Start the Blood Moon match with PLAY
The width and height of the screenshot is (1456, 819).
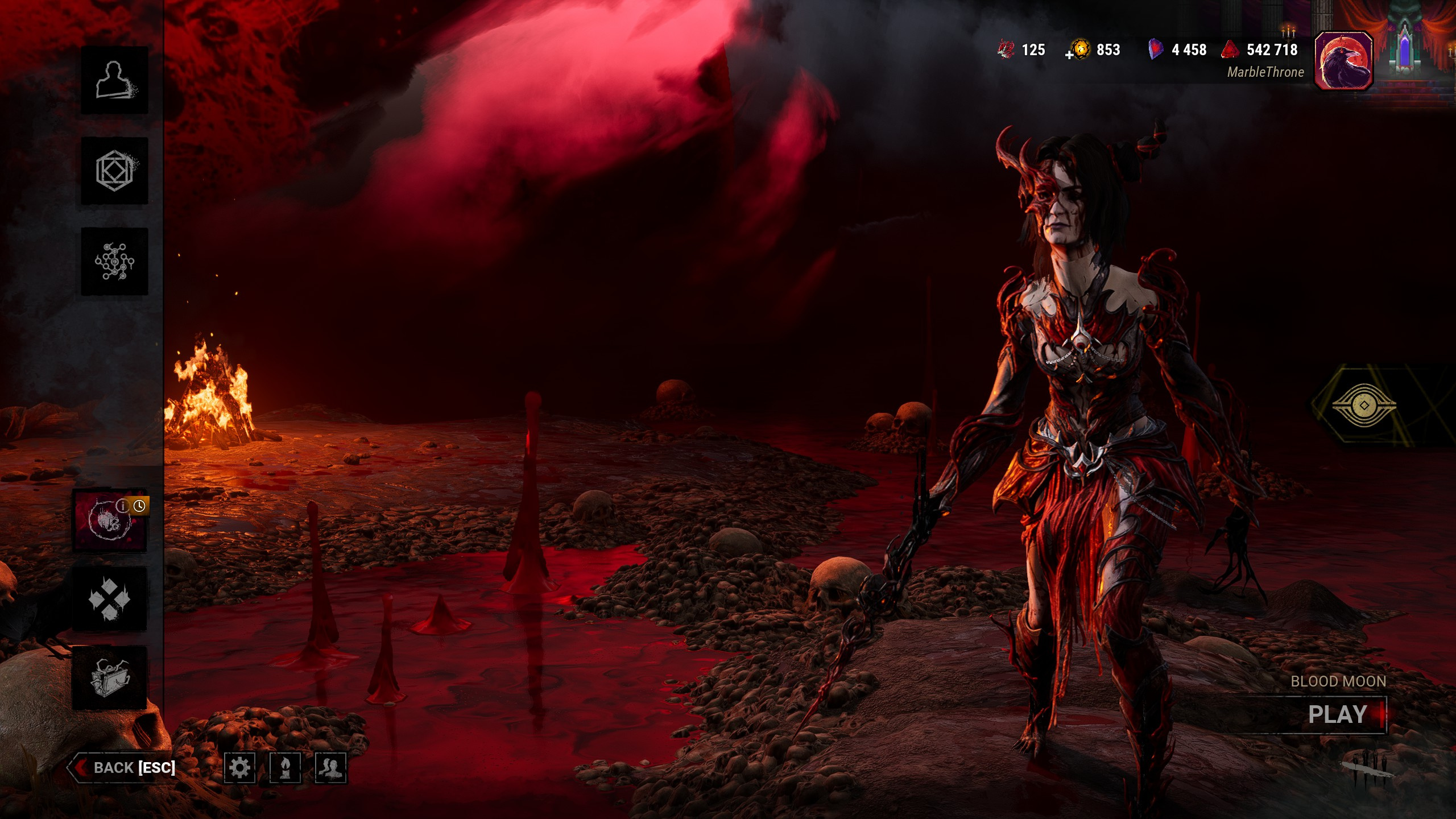1338,715
